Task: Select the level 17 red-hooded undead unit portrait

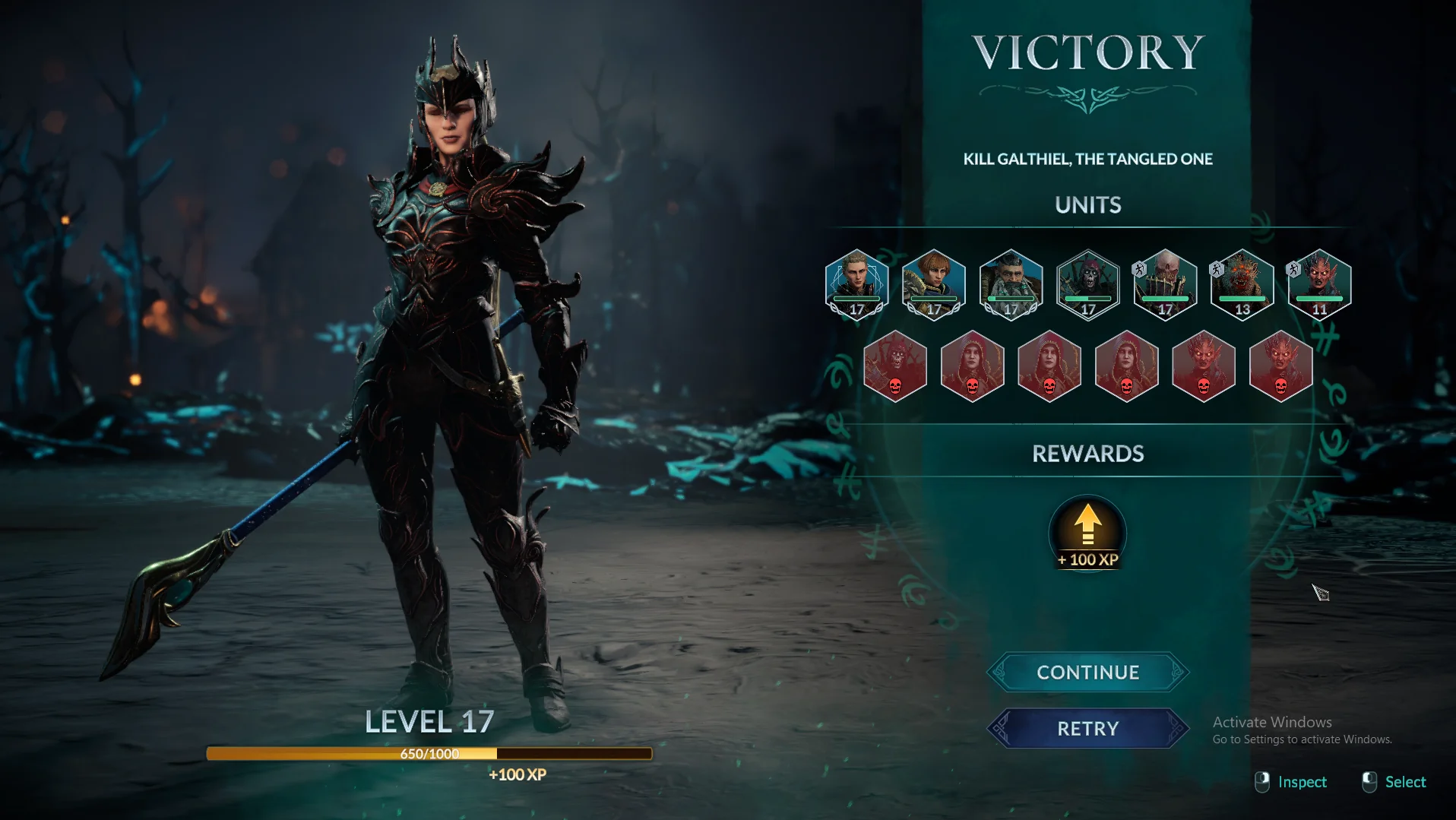Action: [x=1088, y=284]
